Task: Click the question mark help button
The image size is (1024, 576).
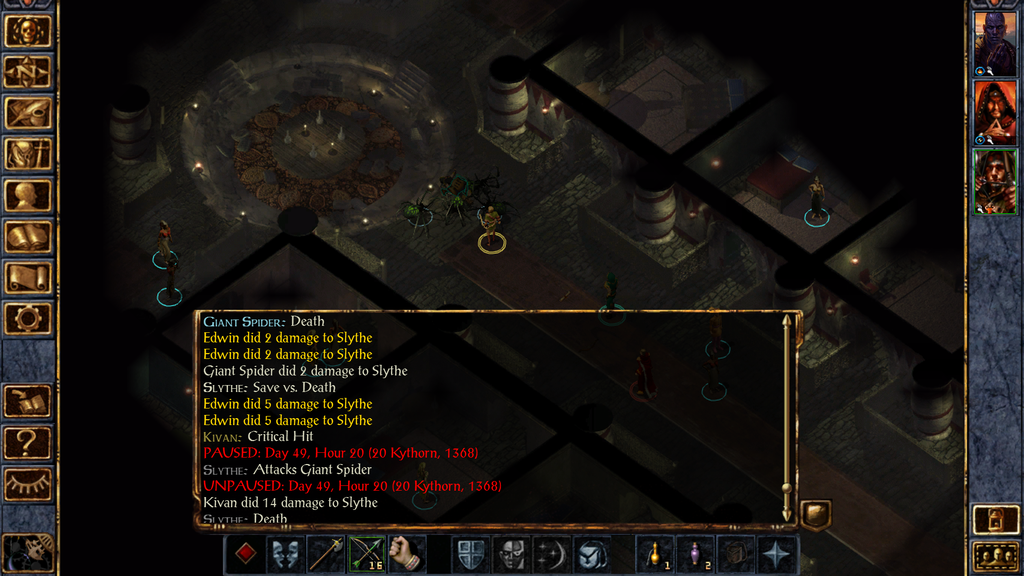Action: click(27, 442)
